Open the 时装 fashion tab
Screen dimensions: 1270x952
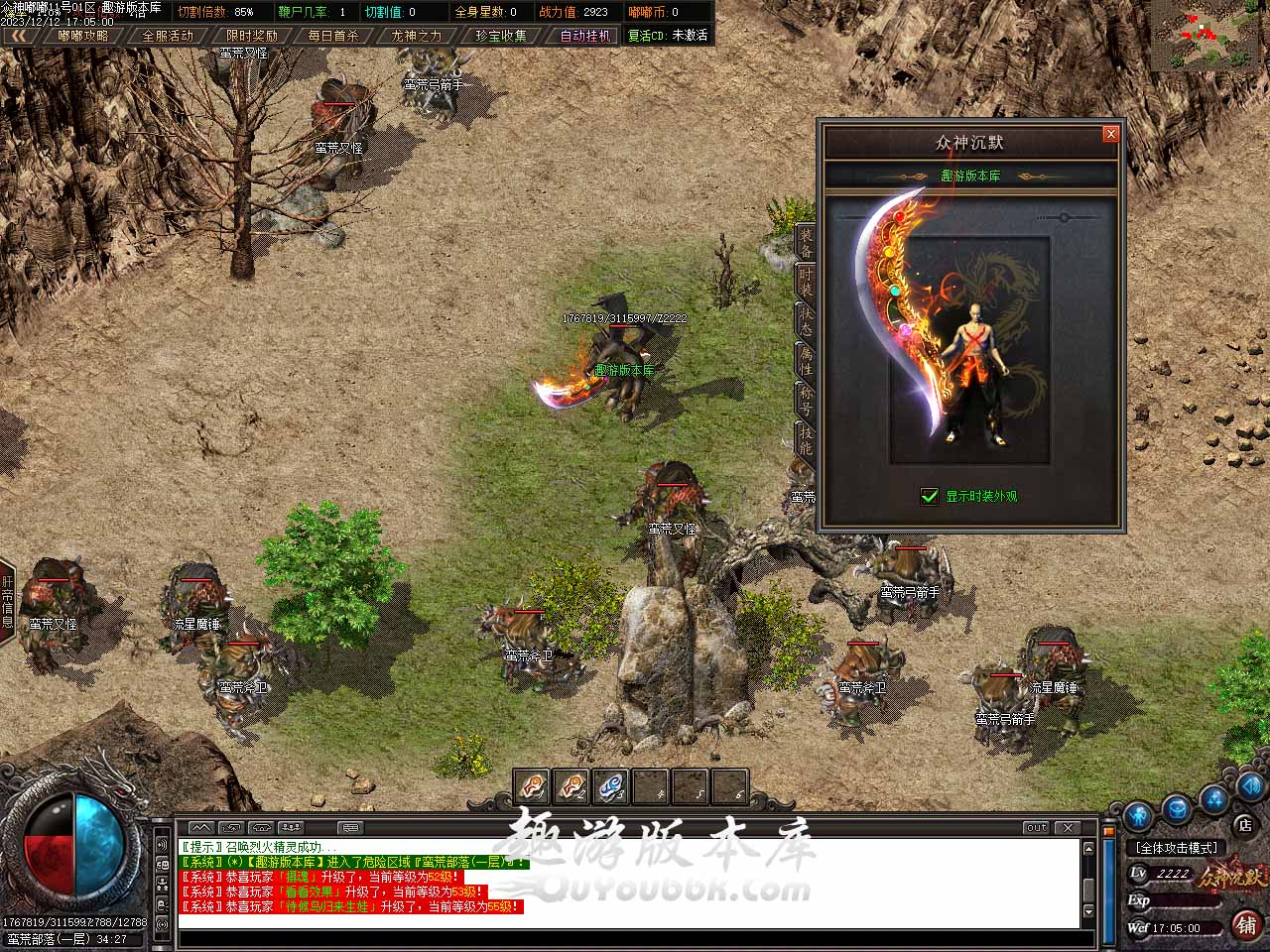(x=806, y=282)
